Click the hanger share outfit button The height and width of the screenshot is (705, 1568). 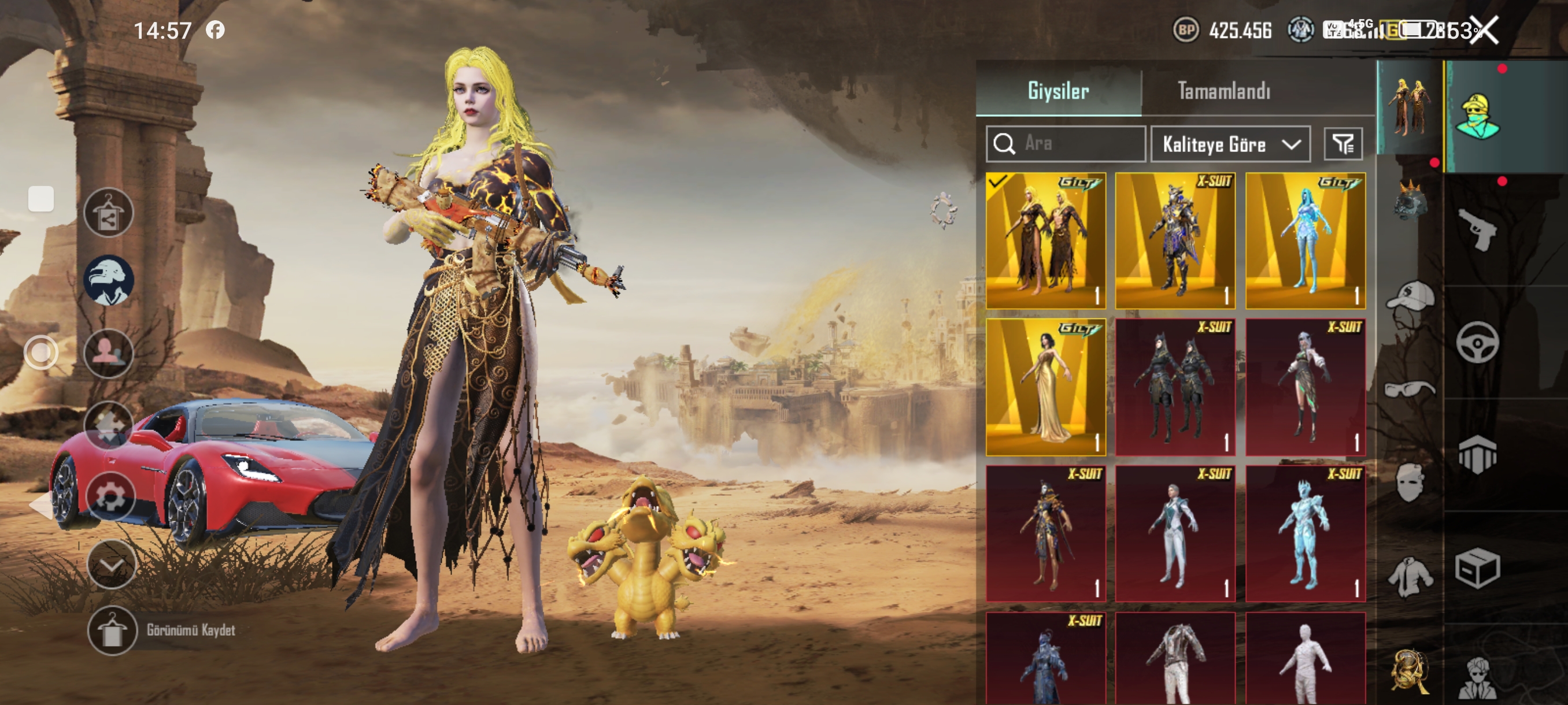108,212
